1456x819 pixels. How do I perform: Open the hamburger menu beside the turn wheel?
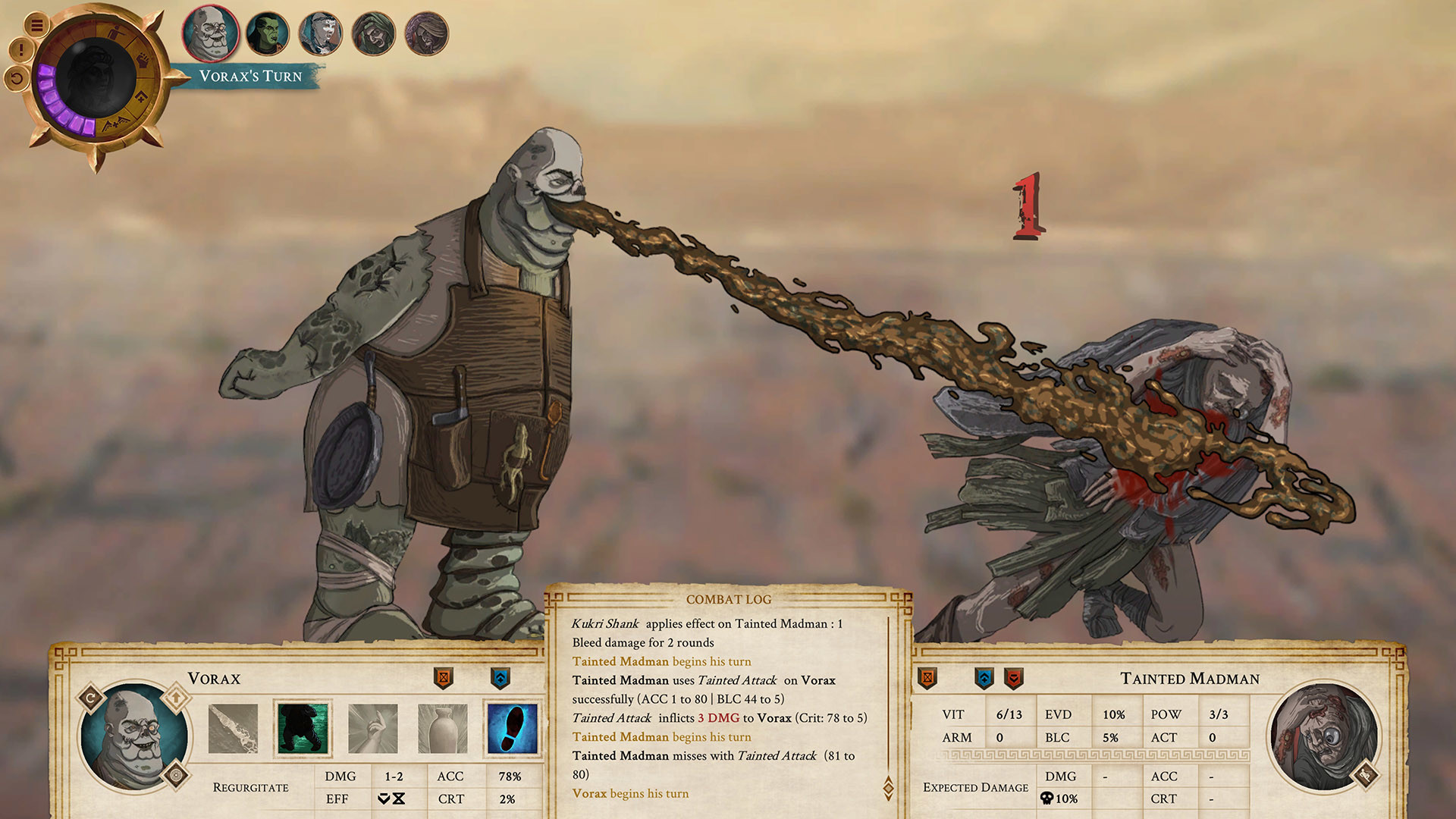[37, 24]
